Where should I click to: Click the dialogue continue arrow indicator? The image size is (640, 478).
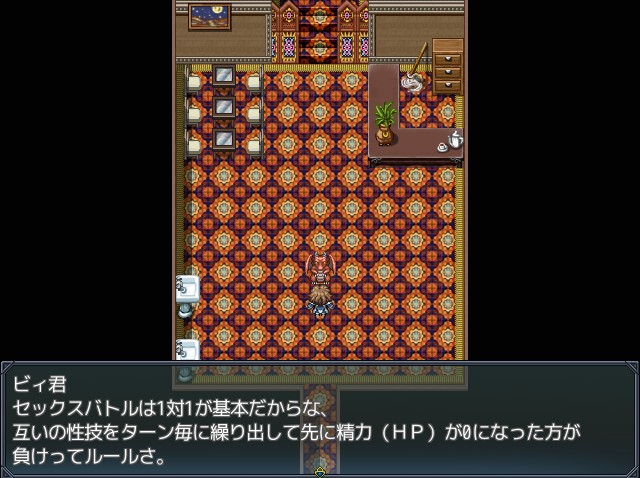tap(320, 471)
